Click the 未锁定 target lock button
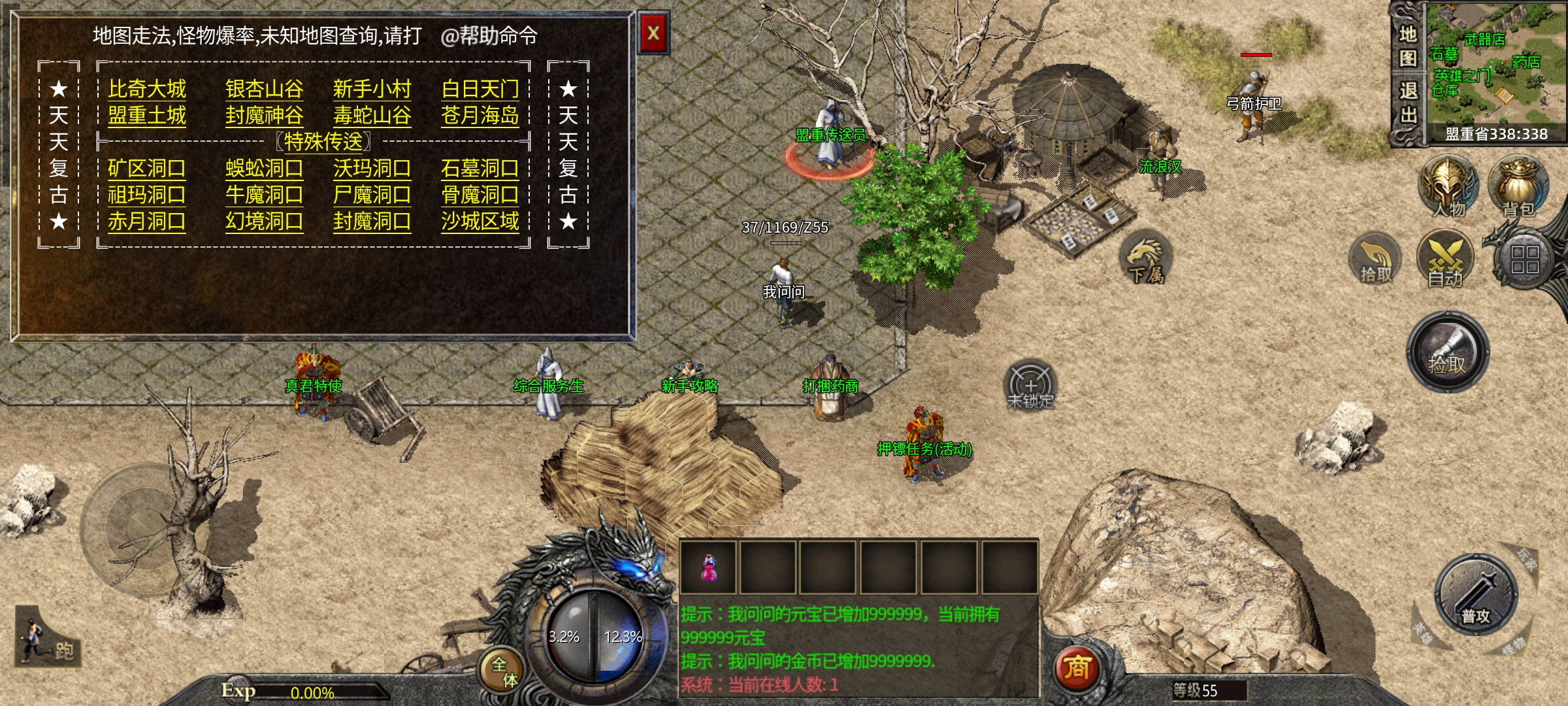1568x706 pixels. point(1030,386)
